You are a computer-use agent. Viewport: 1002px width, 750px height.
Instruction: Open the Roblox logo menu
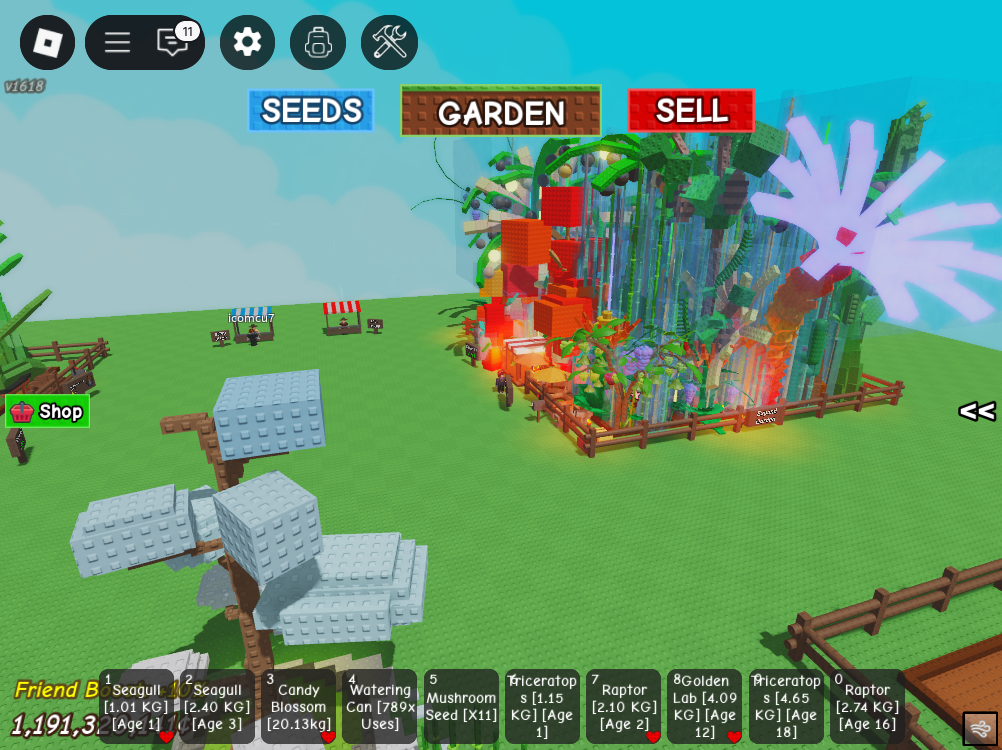pos(47,42)
